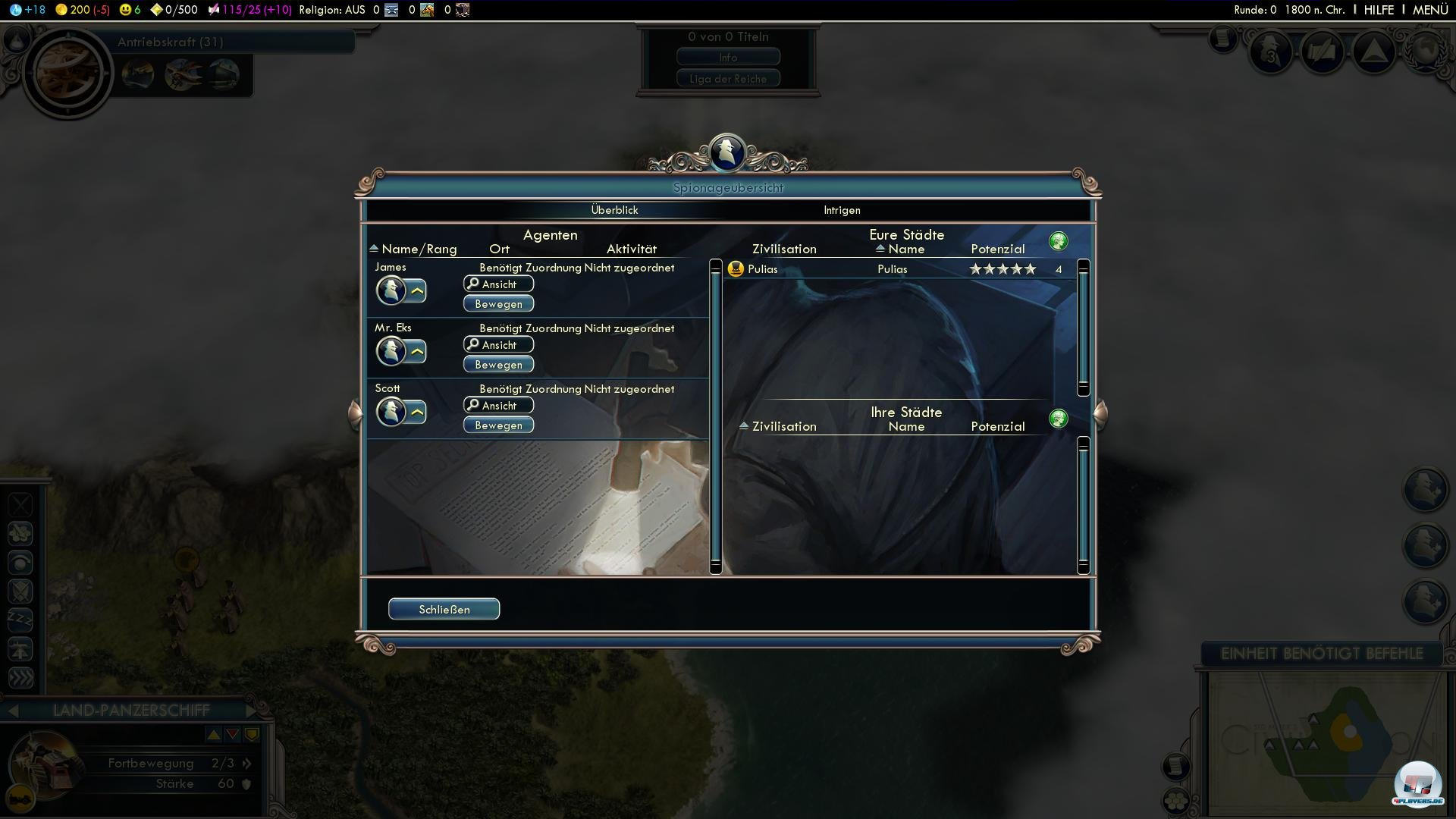Sort Ihre Städte by Zivilisation

[783, 426]
